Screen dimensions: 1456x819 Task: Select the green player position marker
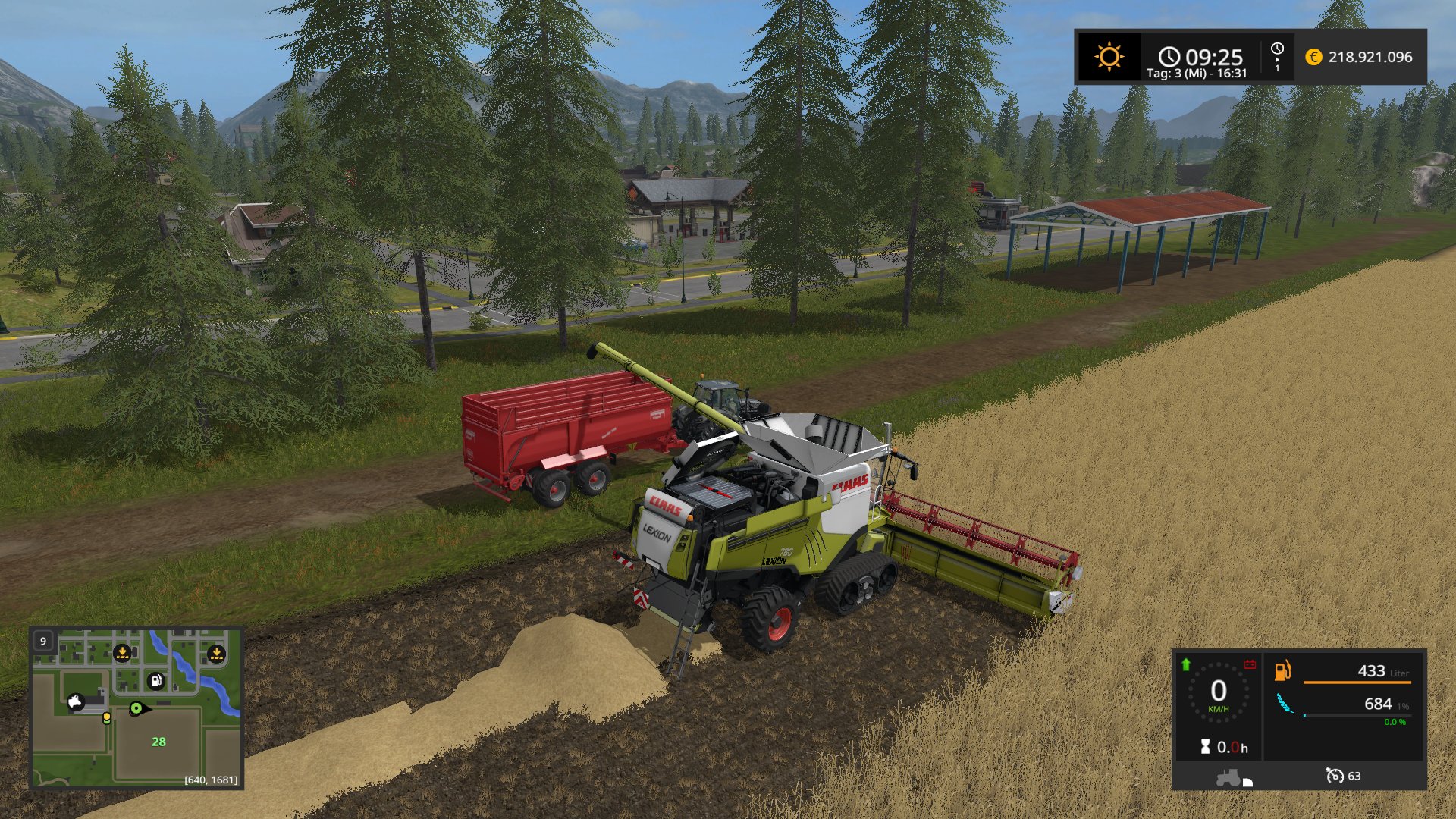(136, 709)
